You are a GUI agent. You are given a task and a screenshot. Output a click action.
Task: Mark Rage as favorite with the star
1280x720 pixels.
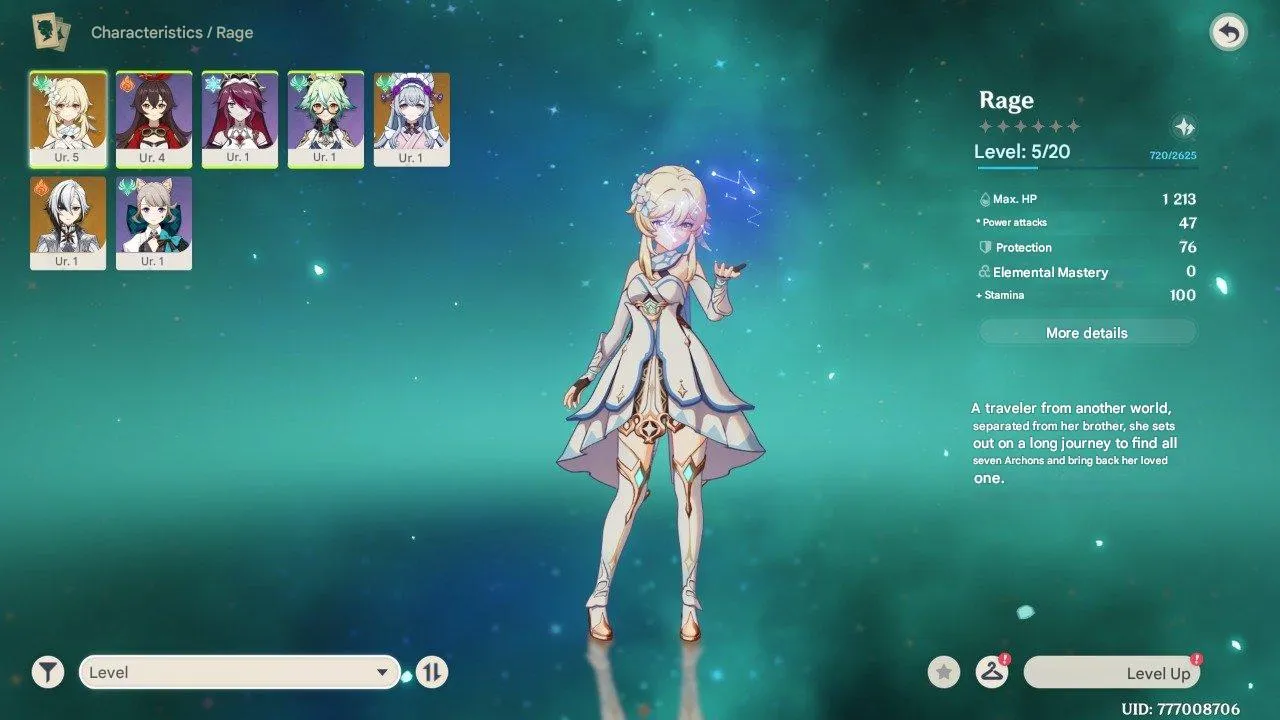[943, 672]
